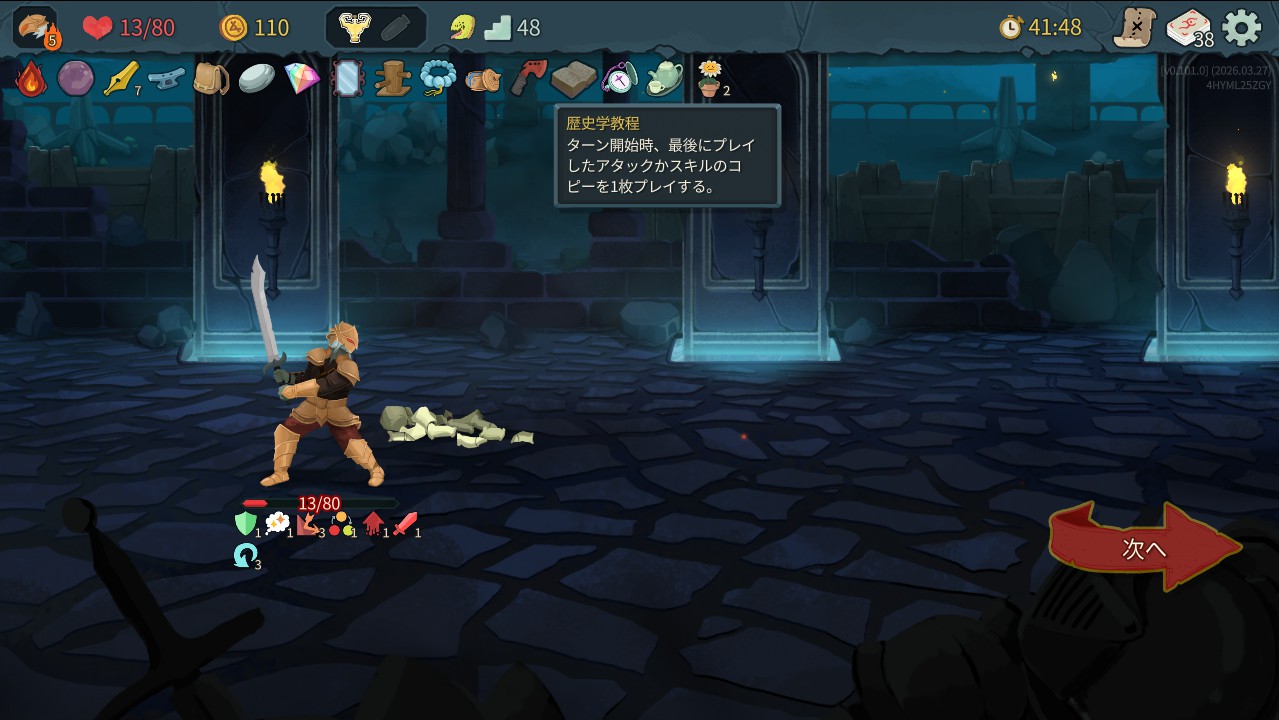Image resolution: width=1279 pixels, height=720 pixels.
Task: Open the parchment map
Action: point(1135,27)
